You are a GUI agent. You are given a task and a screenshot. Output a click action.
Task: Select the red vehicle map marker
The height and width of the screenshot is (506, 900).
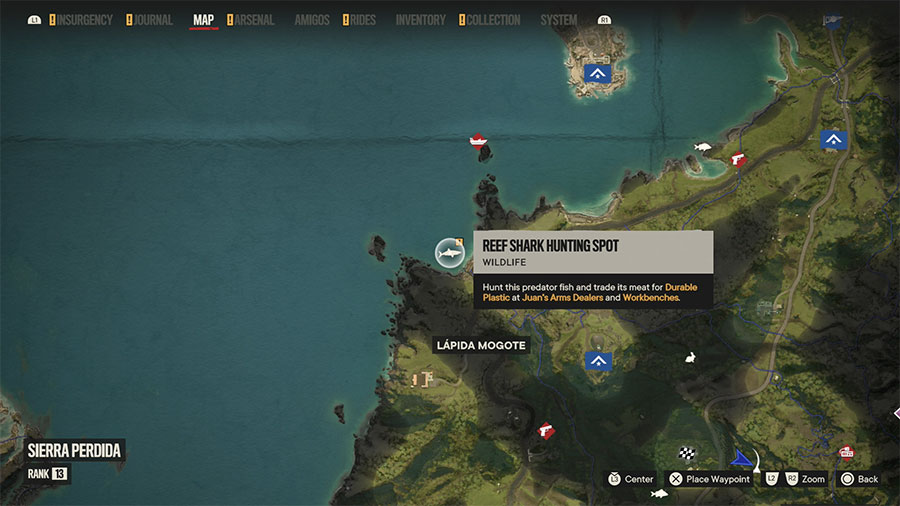(846, 451)
